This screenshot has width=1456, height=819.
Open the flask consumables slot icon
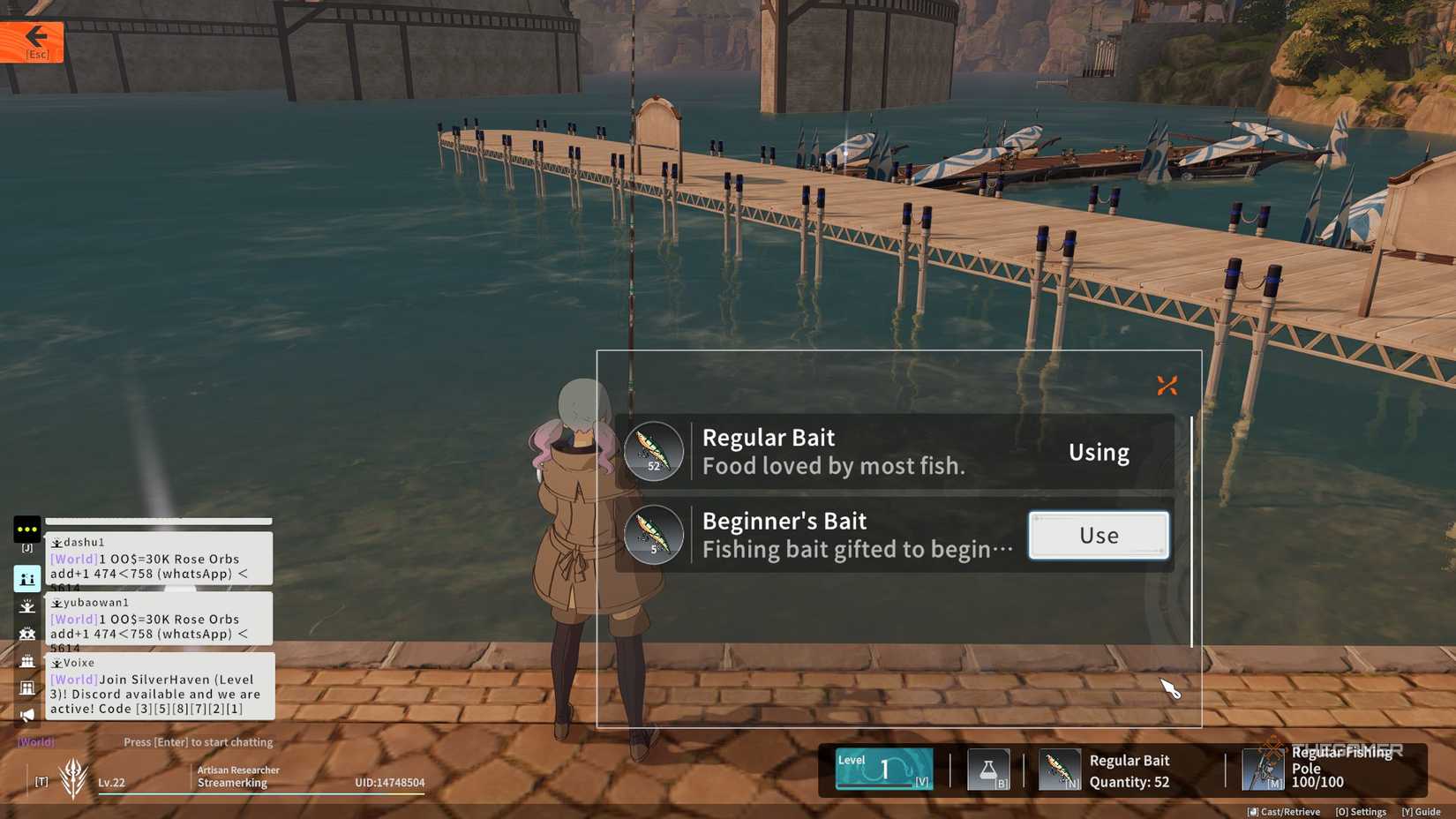[988, 768]
